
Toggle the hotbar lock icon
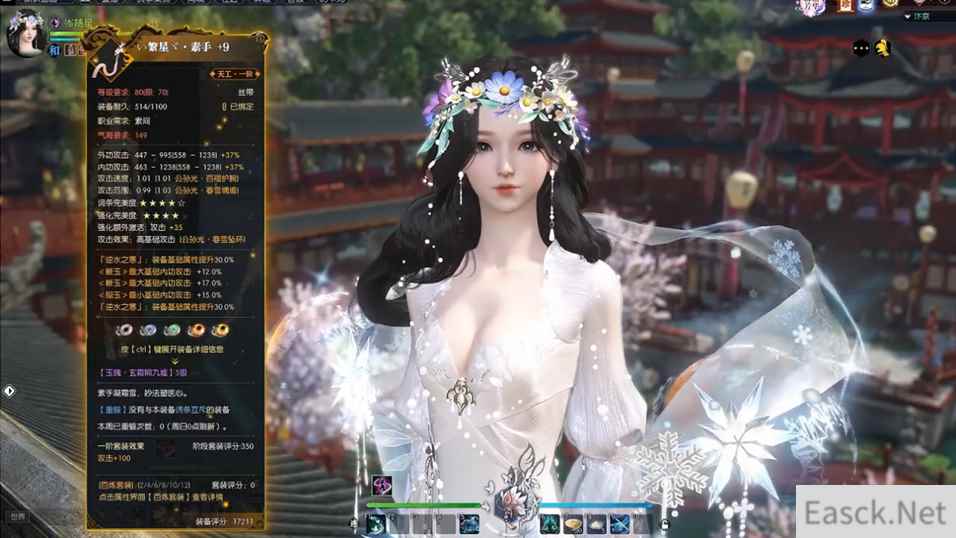pos(664,522)
